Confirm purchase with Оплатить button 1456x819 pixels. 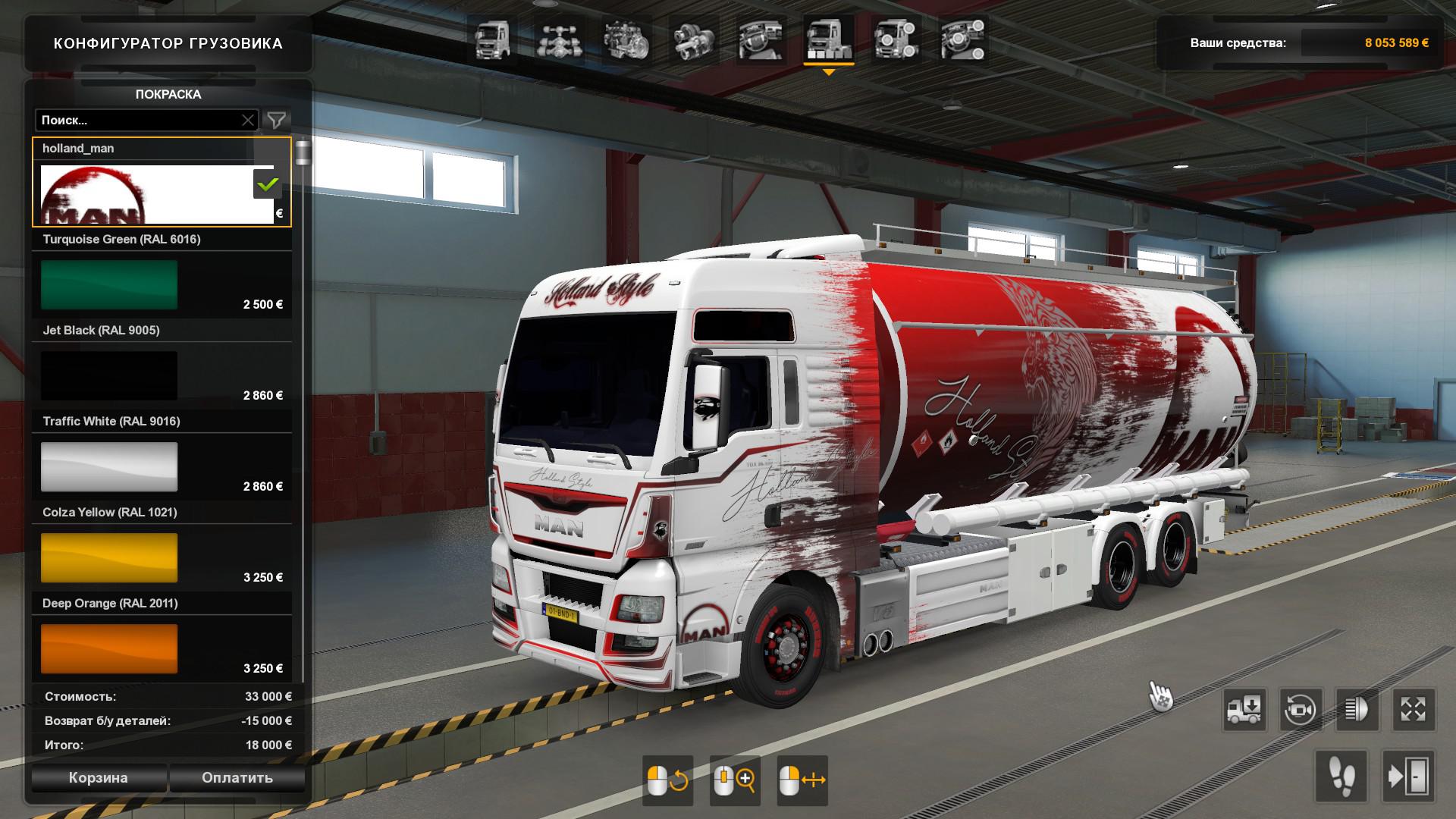237,778
